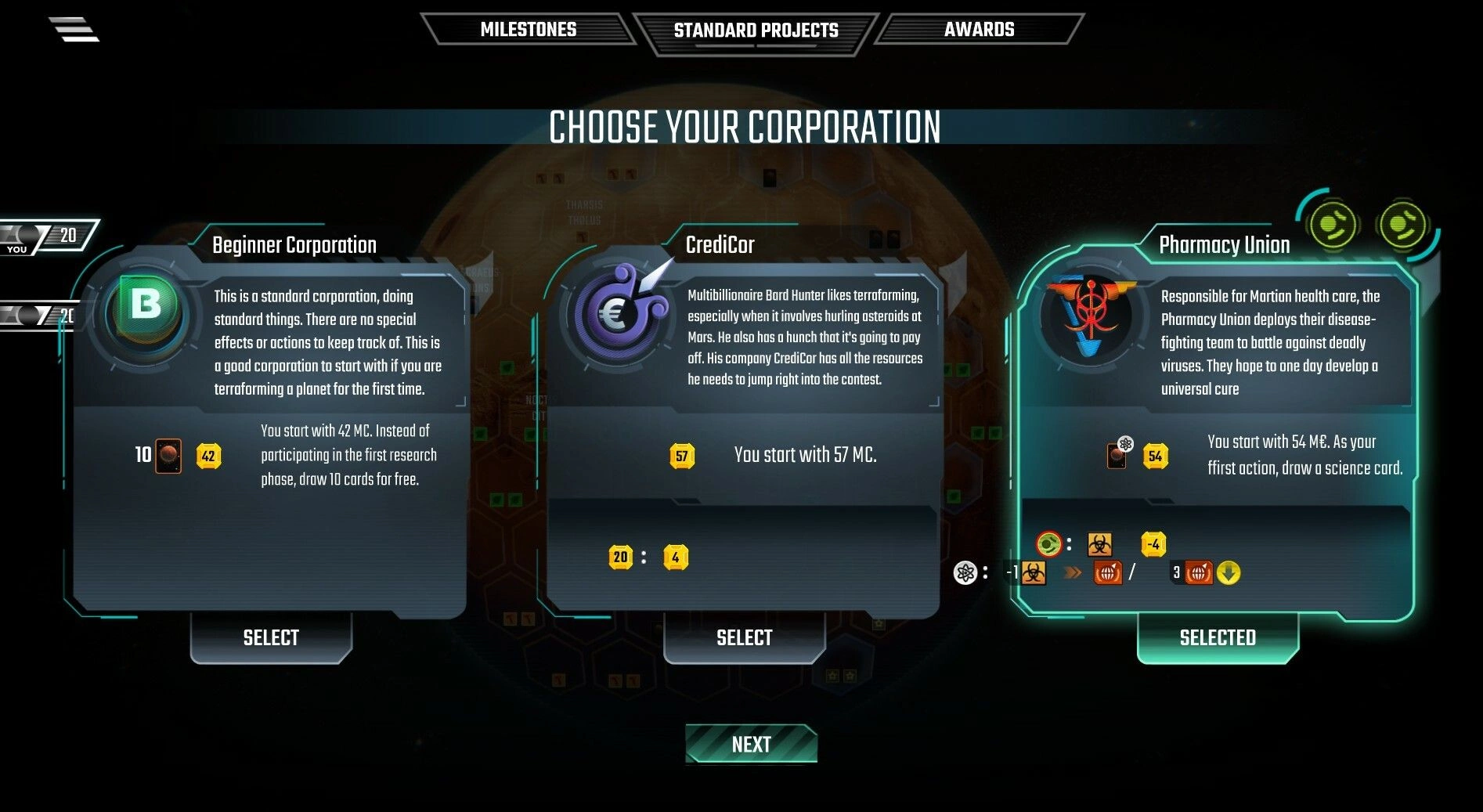Confirm choice with the Next button
Screen dimensions: 1483x812
click(x=751, y=744)
